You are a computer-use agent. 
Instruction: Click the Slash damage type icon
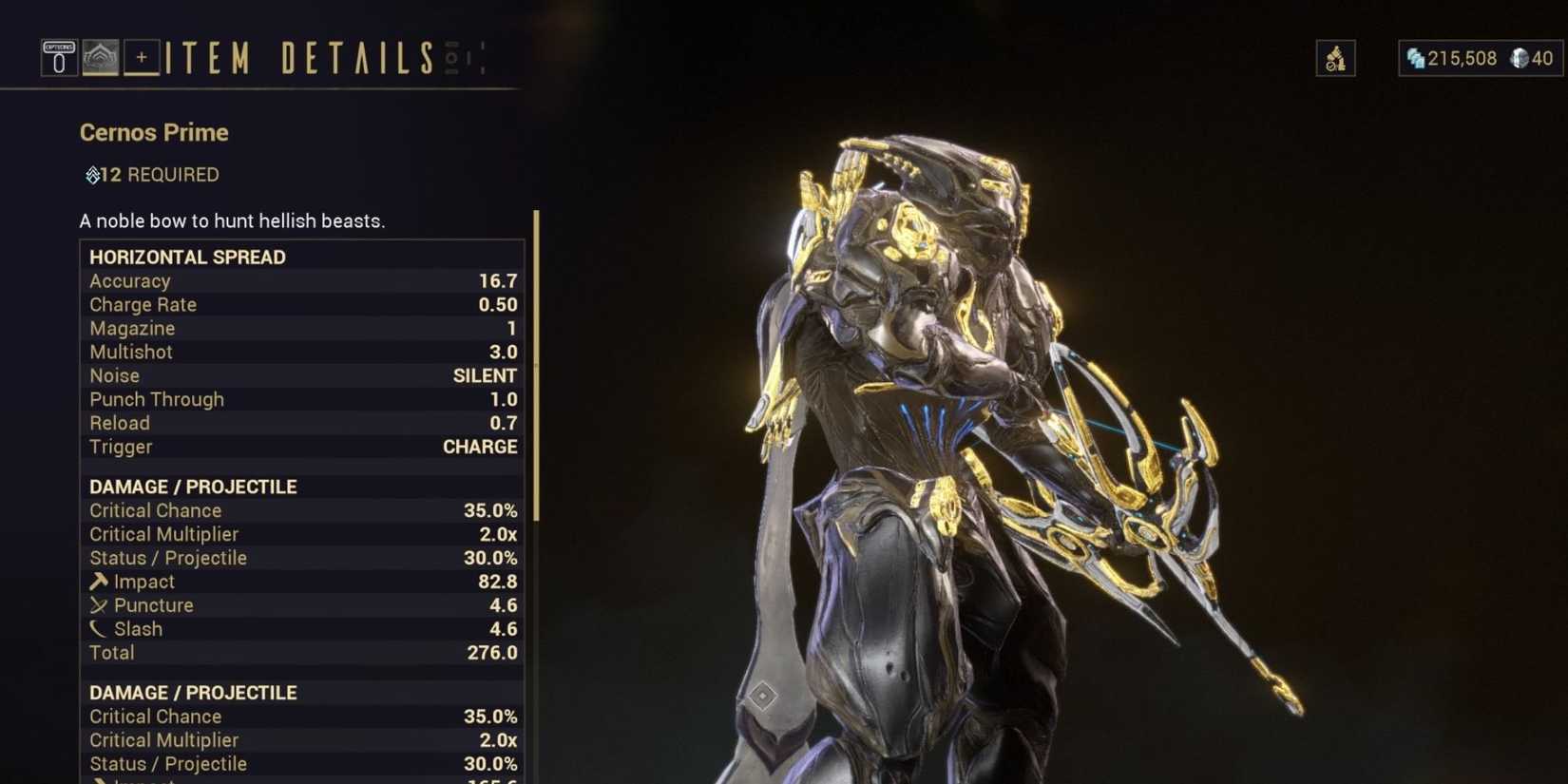pos(98,629)
